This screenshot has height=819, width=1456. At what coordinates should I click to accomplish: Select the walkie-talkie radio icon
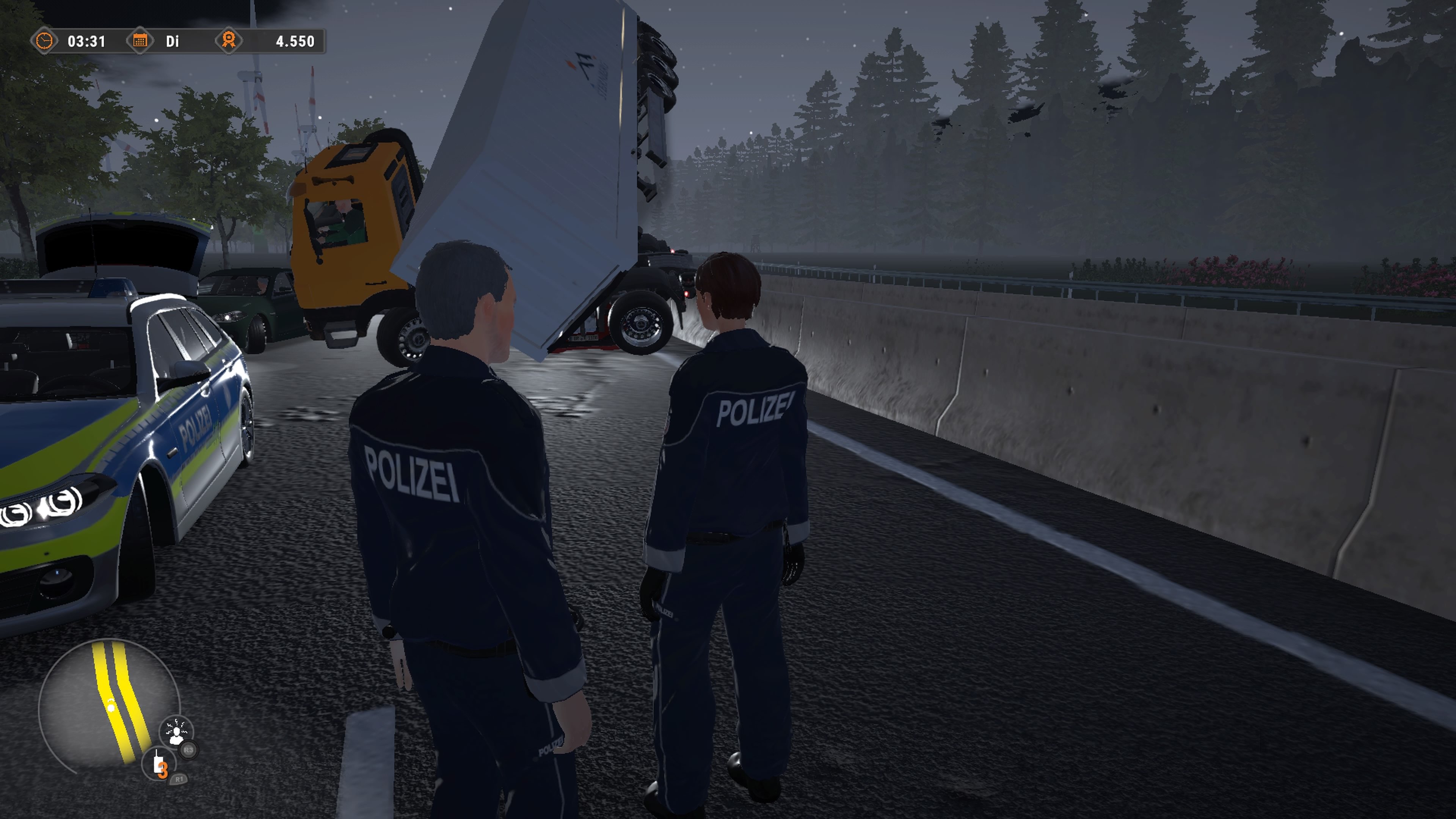[x=159, y=763]
